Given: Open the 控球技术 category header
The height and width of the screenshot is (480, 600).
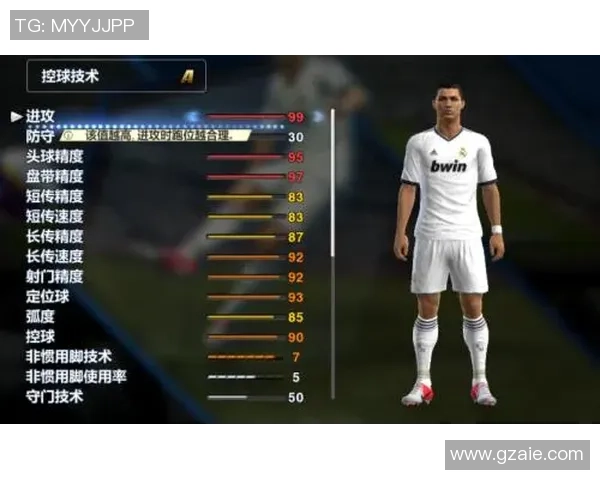Looking at the screenshot, I should tap(116, 76).
